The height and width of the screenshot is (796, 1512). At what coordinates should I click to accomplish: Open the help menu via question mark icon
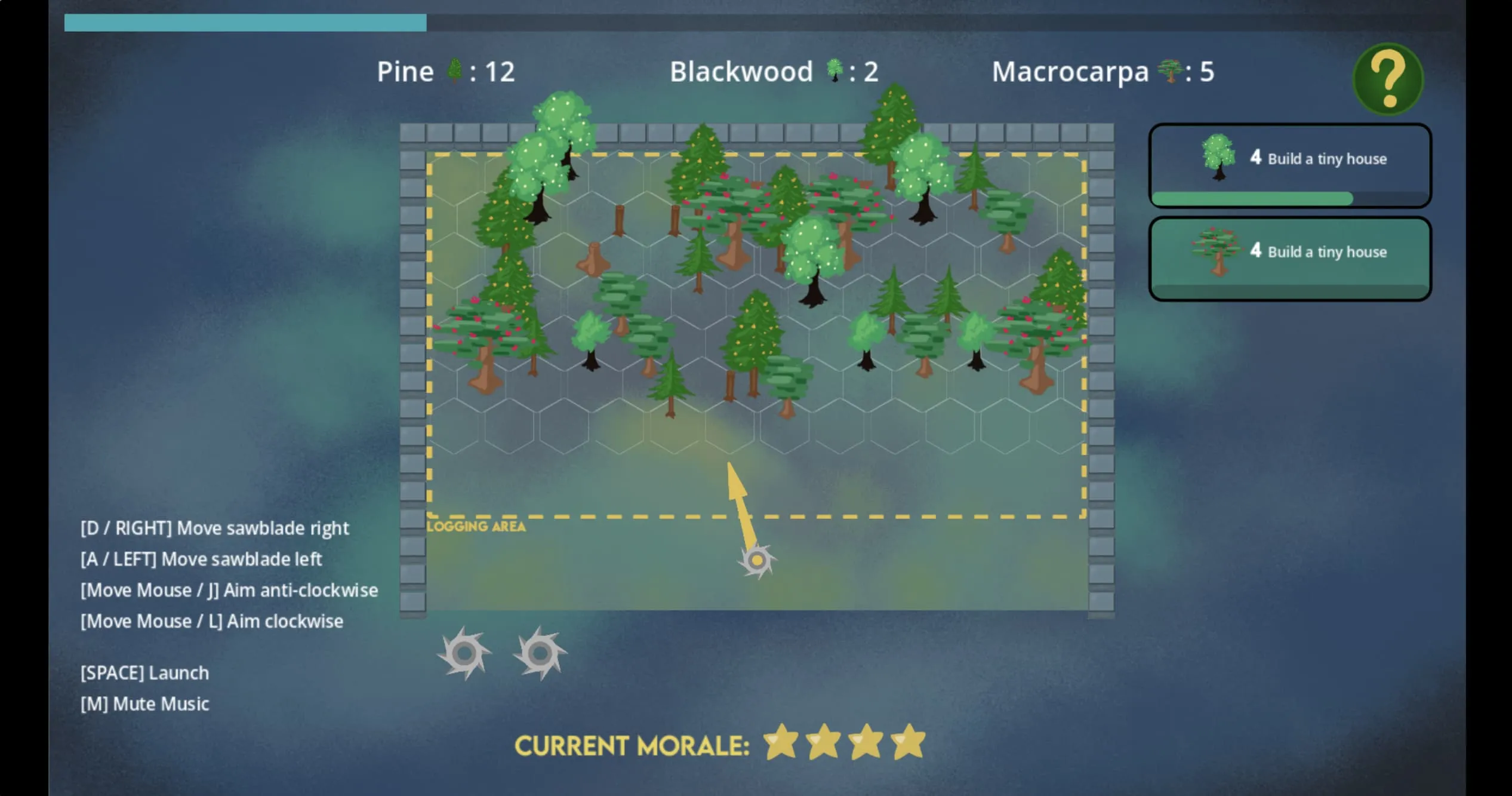point(1388,78)
